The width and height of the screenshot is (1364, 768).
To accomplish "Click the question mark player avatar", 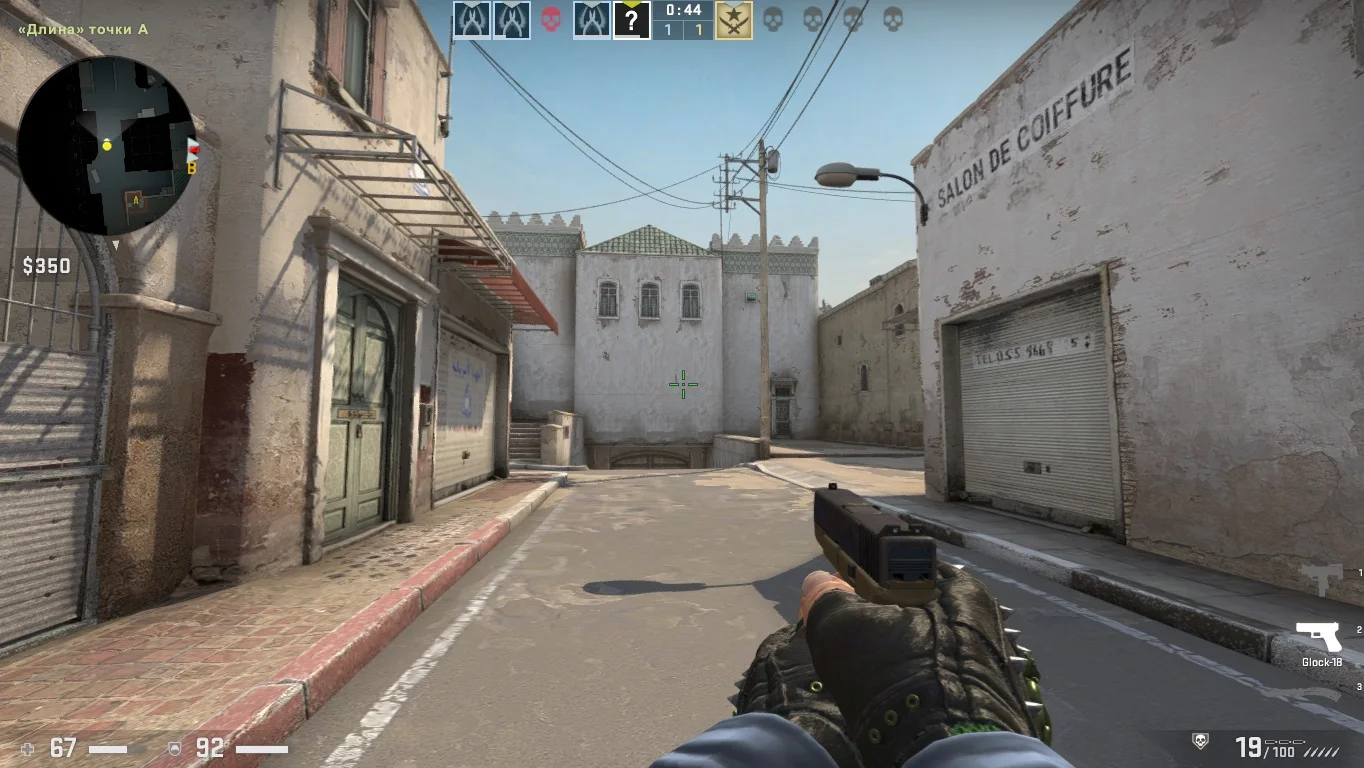I will tap(631, 20).
